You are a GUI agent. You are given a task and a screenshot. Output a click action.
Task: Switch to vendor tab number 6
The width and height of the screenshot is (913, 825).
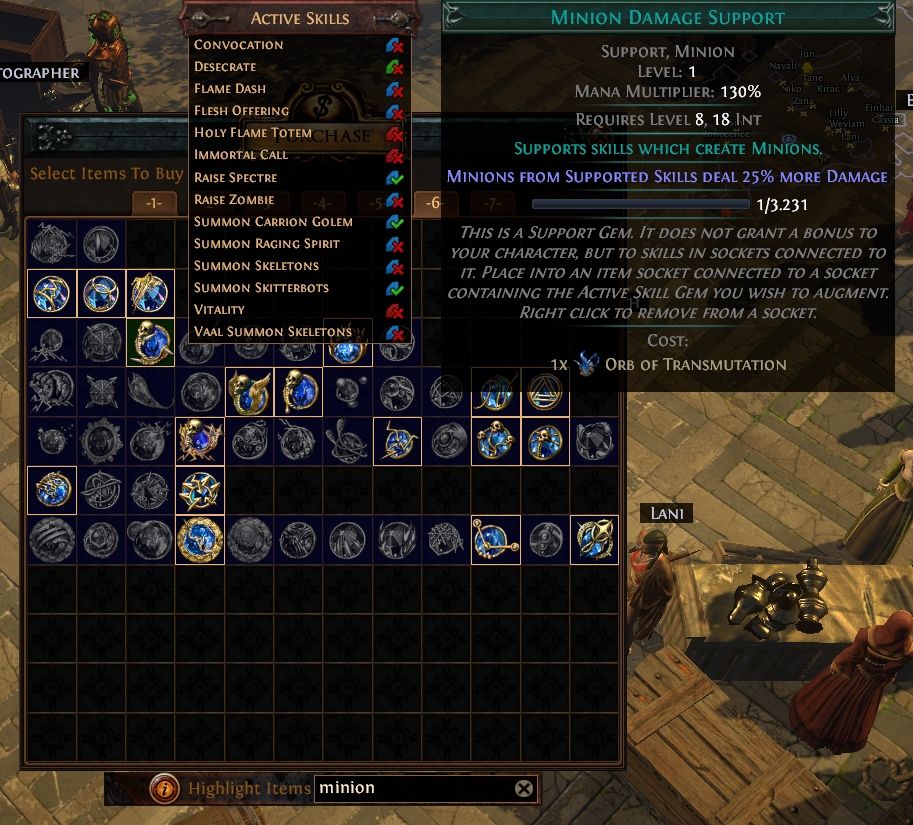(x=433, y=203)
